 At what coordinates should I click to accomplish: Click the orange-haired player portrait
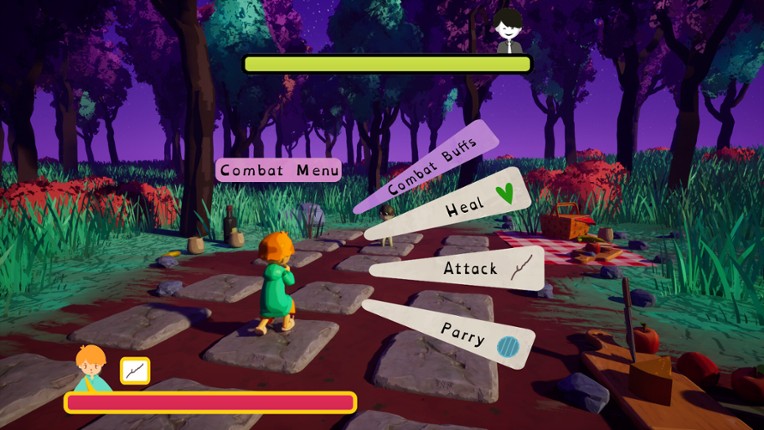click(91, 367)
